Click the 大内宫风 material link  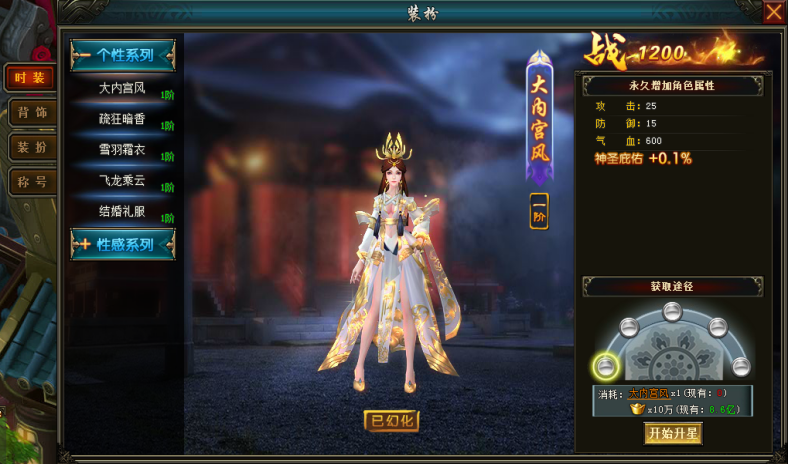click(x=650, y=393)
